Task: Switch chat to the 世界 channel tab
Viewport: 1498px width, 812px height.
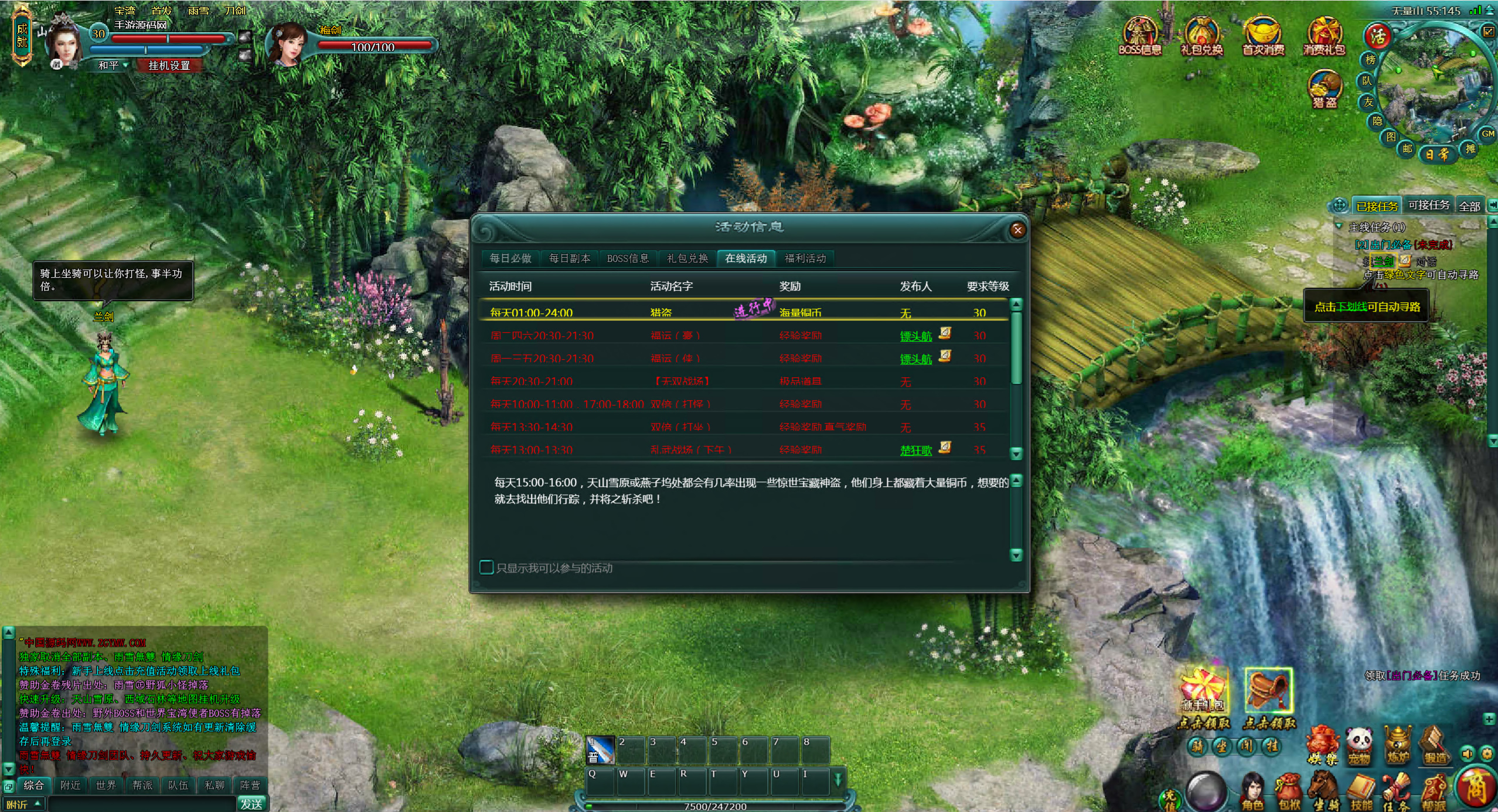Action: [106, 785]
